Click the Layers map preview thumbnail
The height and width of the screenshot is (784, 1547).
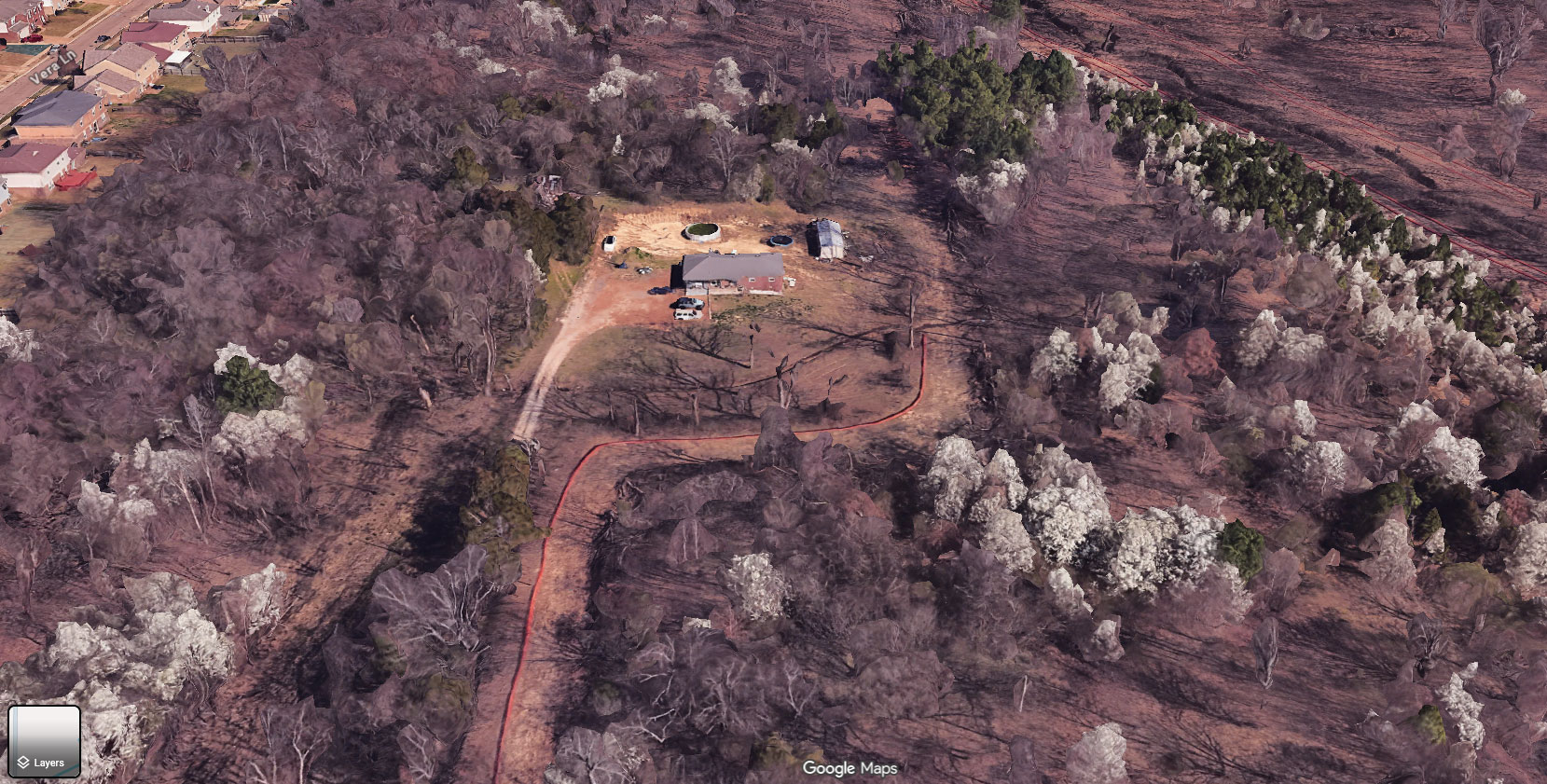(46, 729)
